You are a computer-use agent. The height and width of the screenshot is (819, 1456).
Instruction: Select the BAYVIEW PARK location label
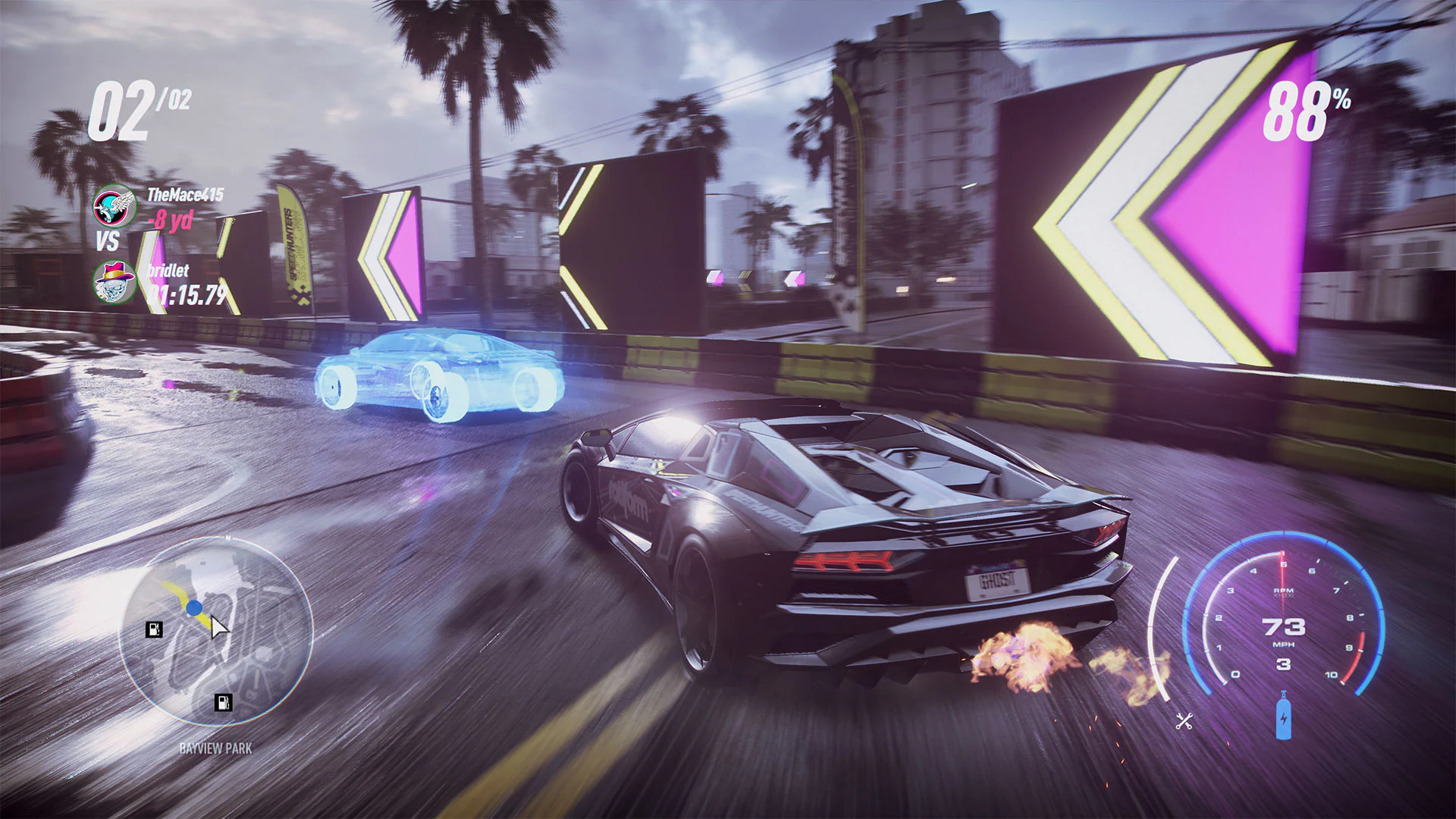(215, 748)
